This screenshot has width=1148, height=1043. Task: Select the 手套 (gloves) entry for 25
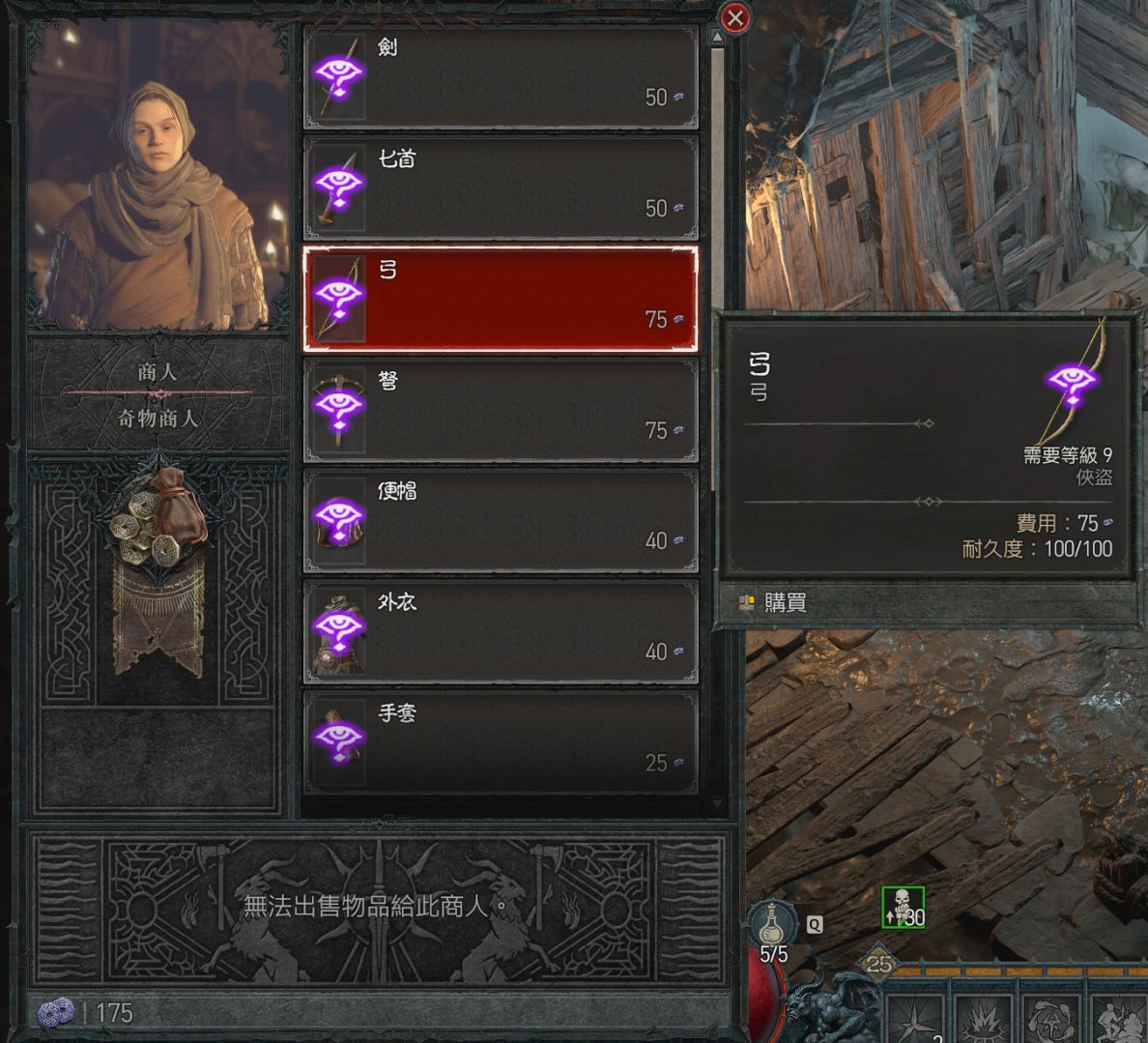tap(501, 742)
